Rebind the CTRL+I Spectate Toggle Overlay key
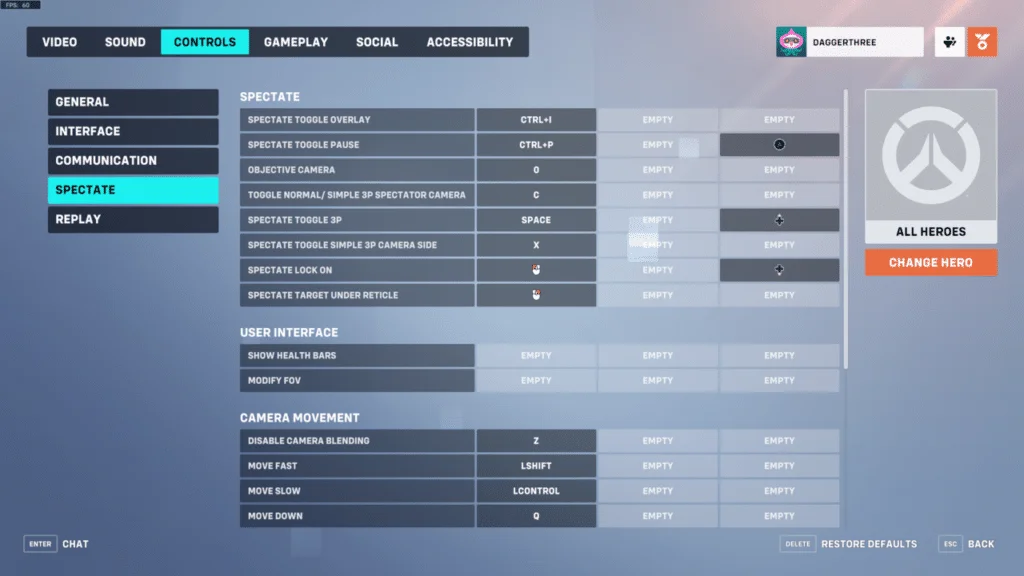The image size is (1024, 576). (536, 120)
